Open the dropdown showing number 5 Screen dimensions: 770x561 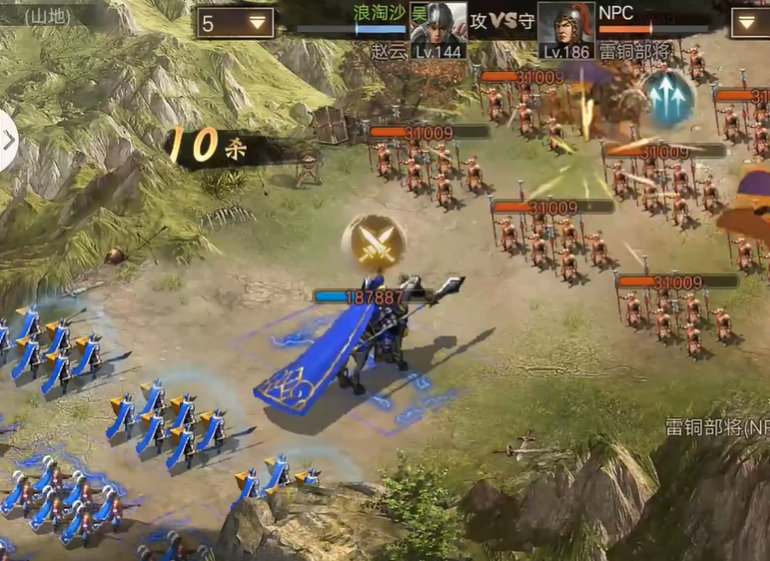(235, 22)
